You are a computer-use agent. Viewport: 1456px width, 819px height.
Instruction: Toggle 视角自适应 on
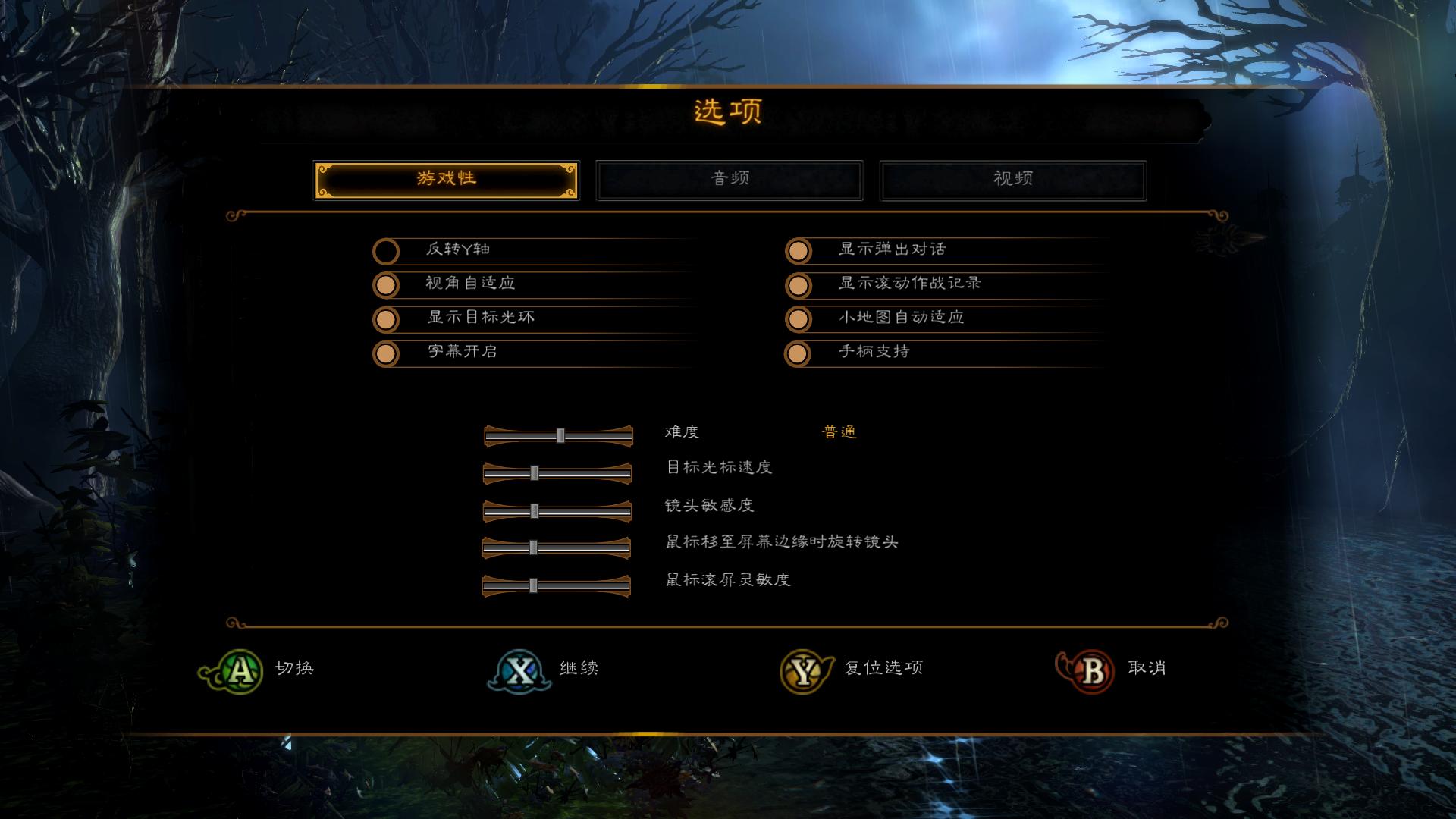click(387, 285)
